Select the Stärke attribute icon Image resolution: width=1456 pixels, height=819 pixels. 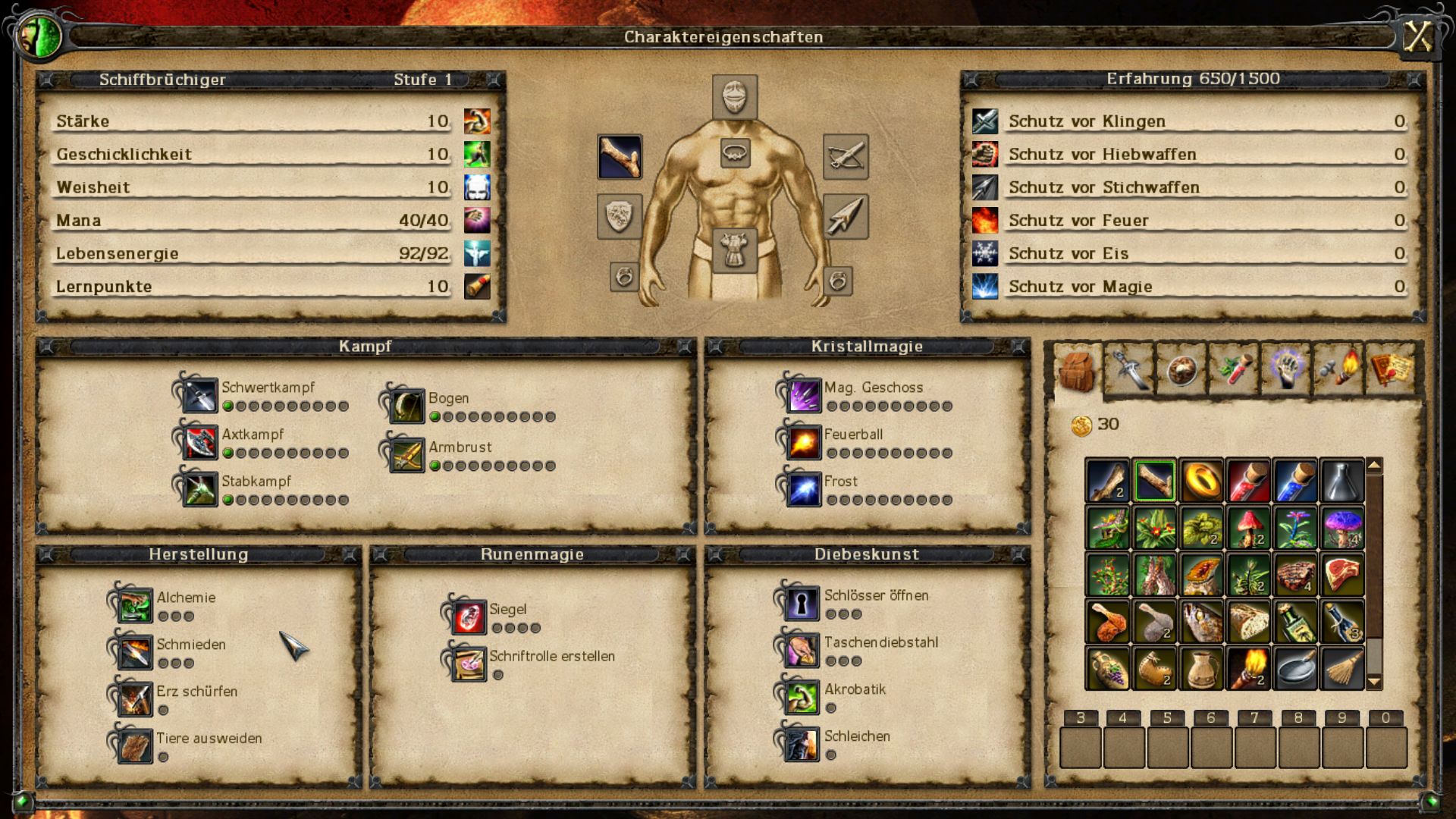pyautogui.click(x=476, y=120)
